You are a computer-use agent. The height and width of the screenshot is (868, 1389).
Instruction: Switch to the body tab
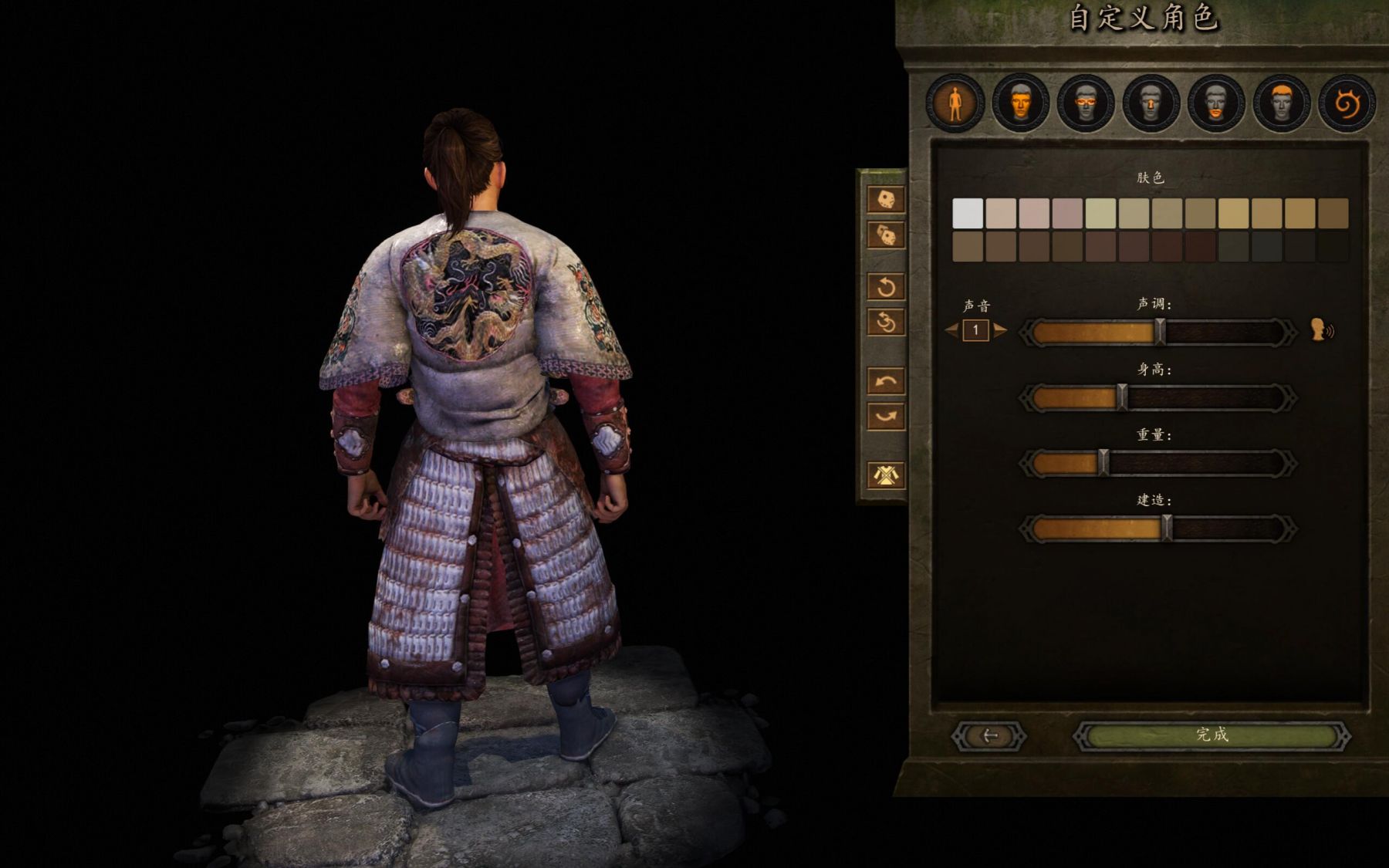[x=955, y=103]
